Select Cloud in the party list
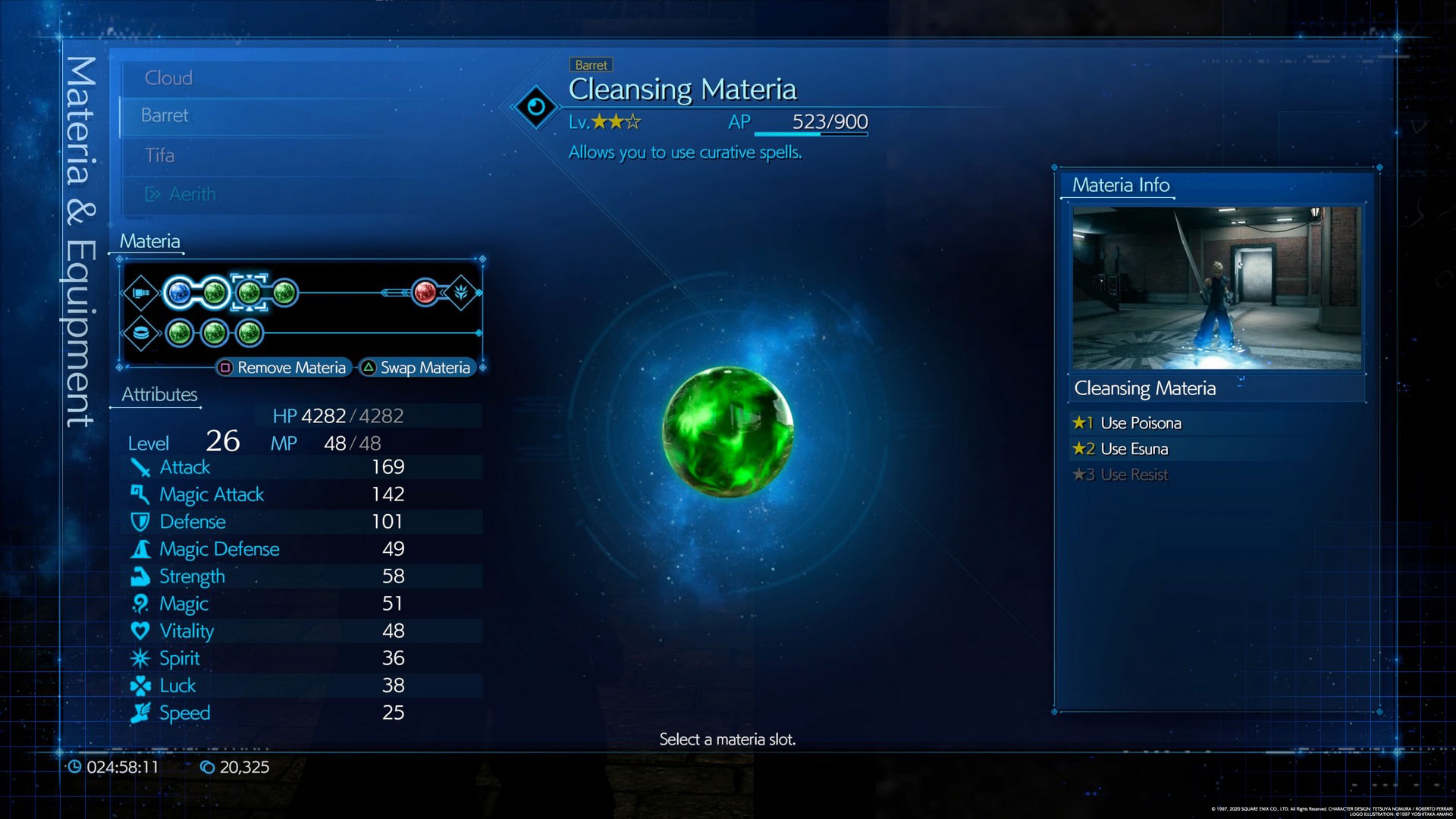 [x=168, y=78]
